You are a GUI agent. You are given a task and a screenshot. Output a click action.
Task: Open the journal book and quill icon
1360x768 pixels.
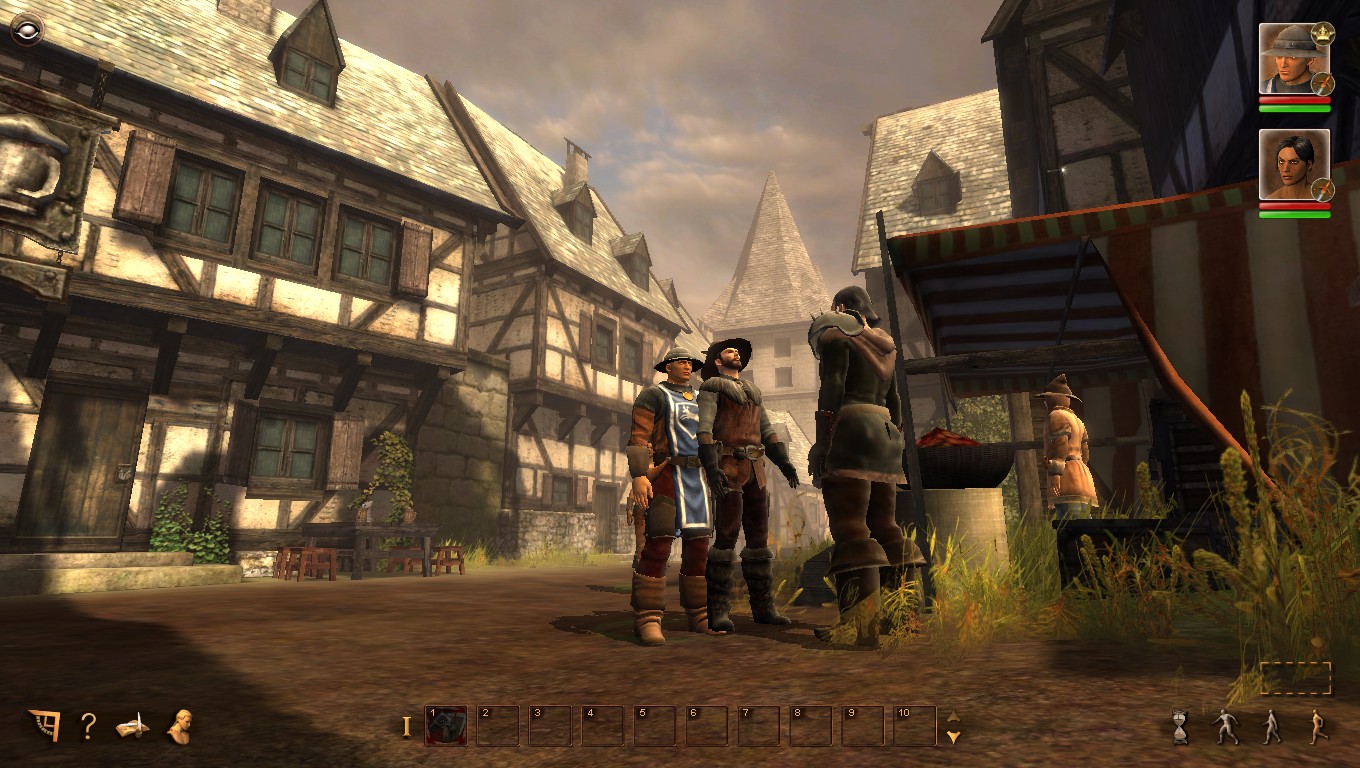pyautogui.click(x=132, y=726)
